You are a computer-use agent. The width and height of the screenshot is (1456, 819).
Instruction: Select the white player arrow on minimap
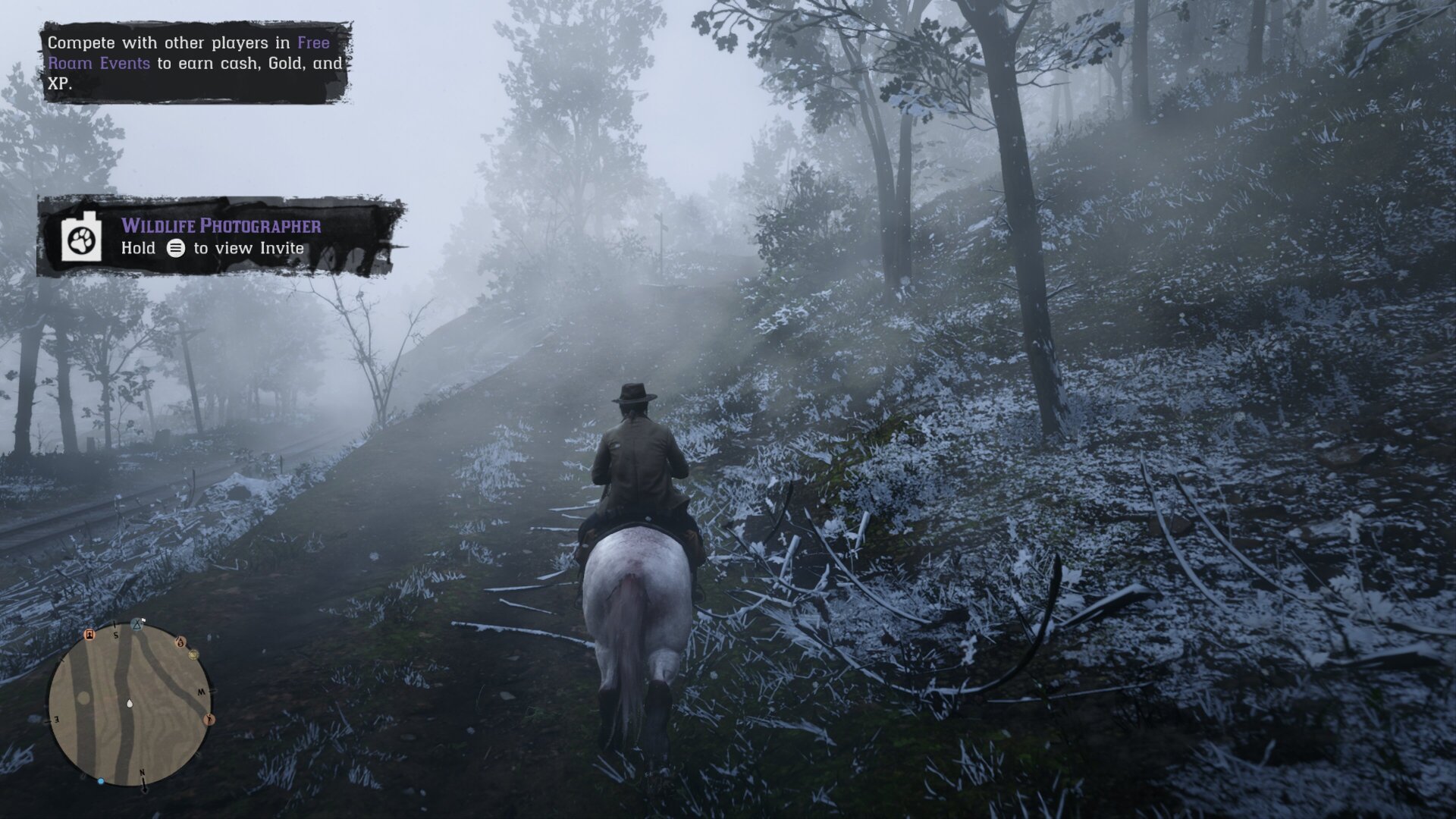[130, 703]
